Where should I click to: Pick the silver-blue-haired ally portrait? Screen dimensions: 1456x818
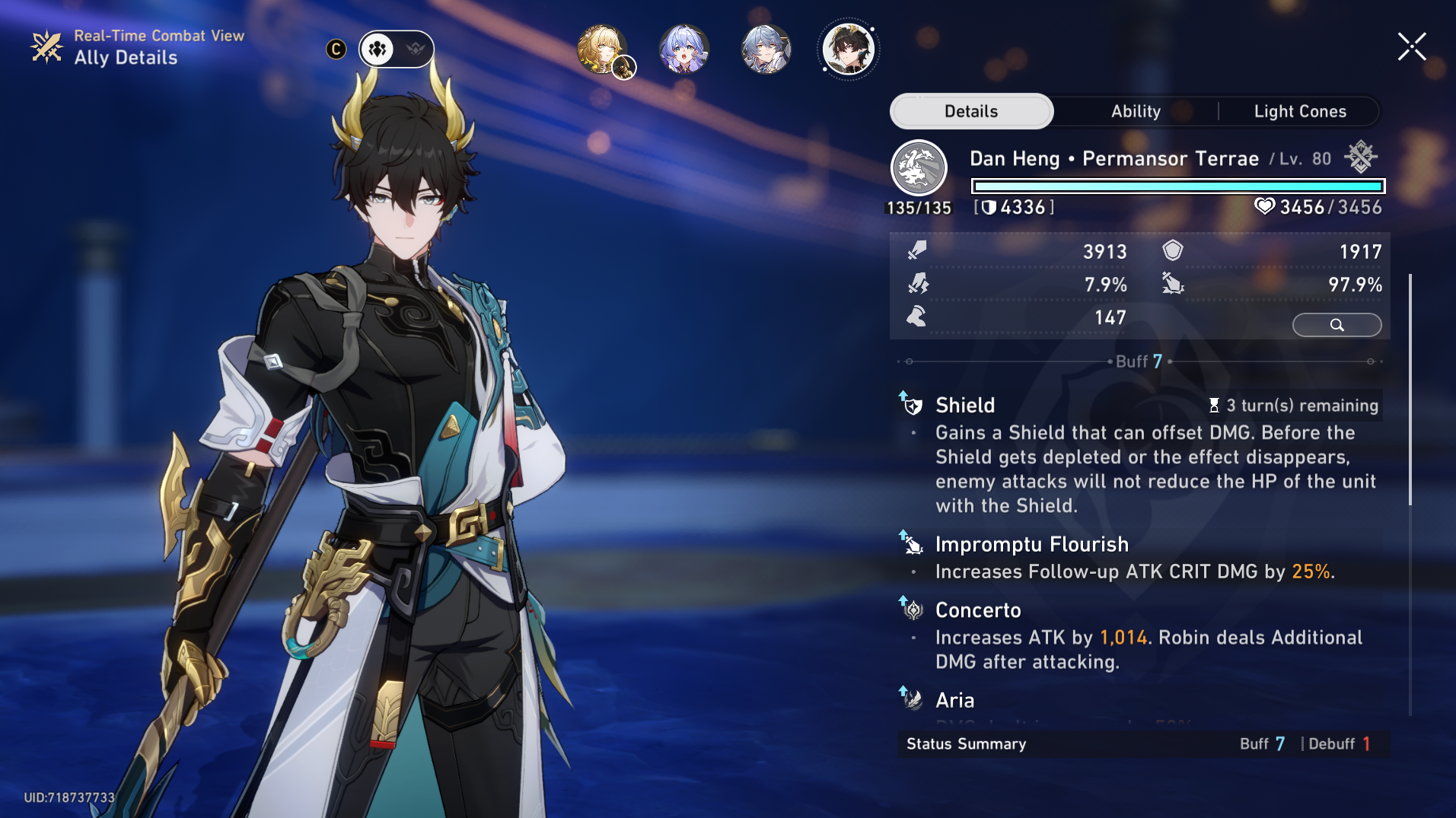point(766,49)
